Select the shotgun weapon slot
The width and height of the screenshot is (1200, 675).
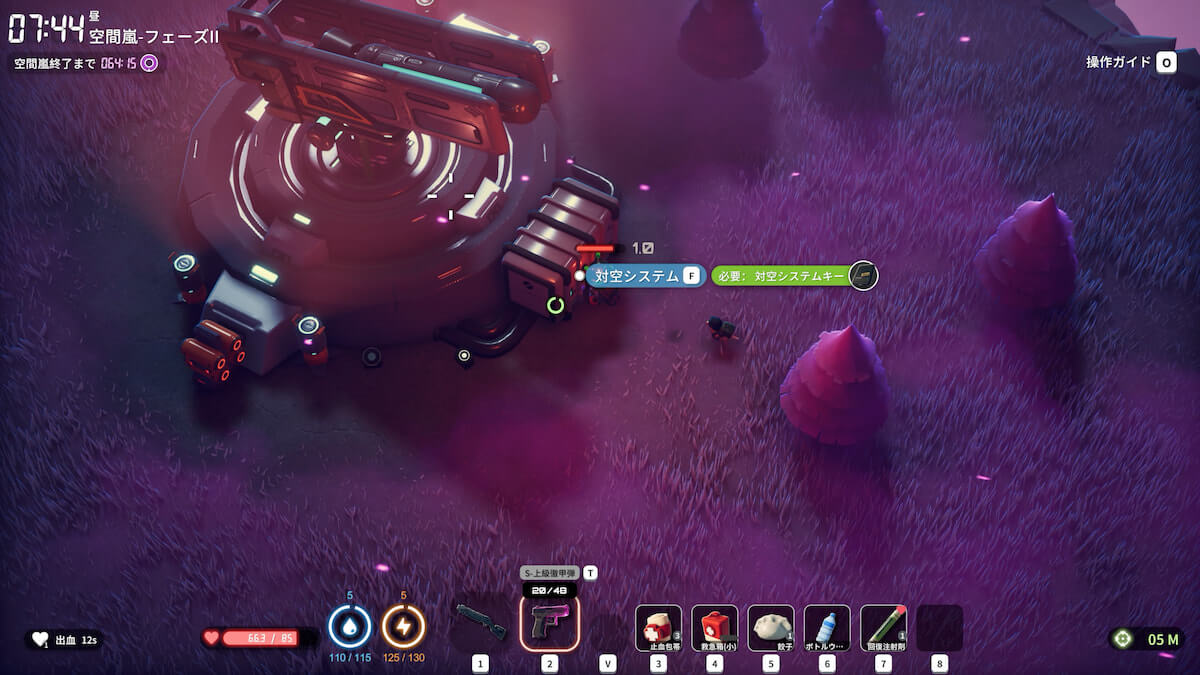point(481,623)
